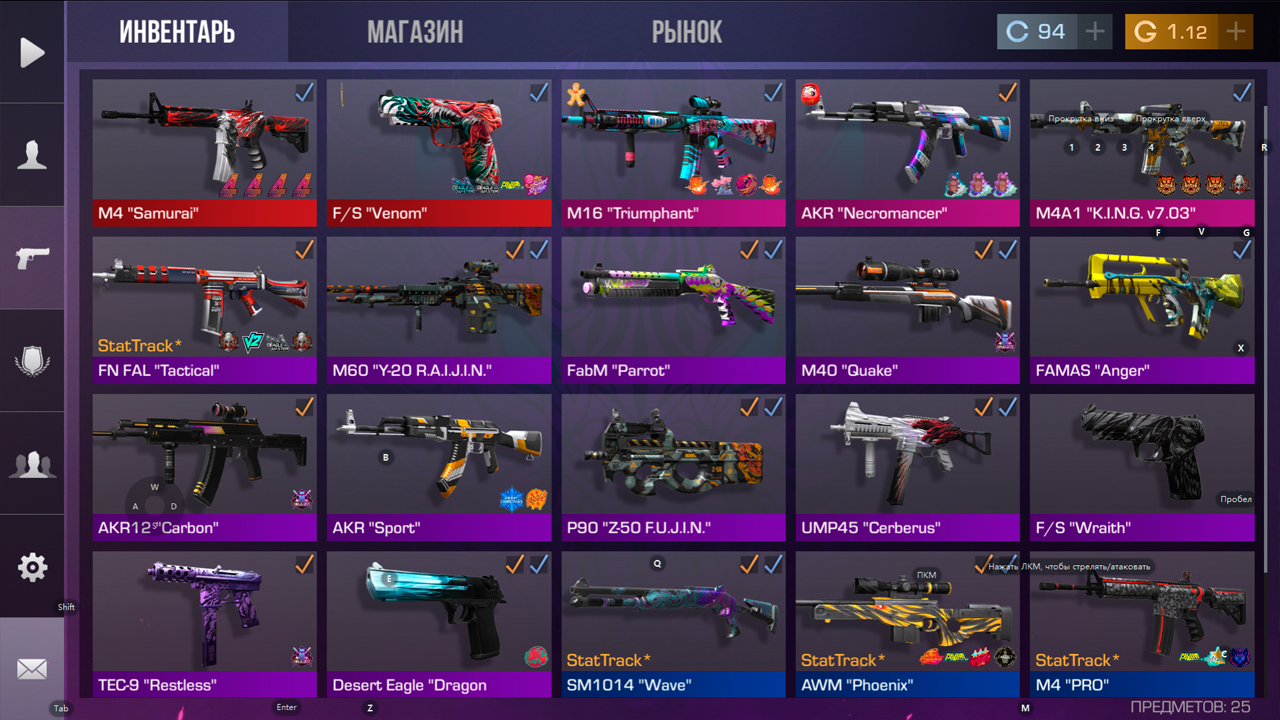Add more gold G currency
Screen dimensions: 1280x720
1236,32
